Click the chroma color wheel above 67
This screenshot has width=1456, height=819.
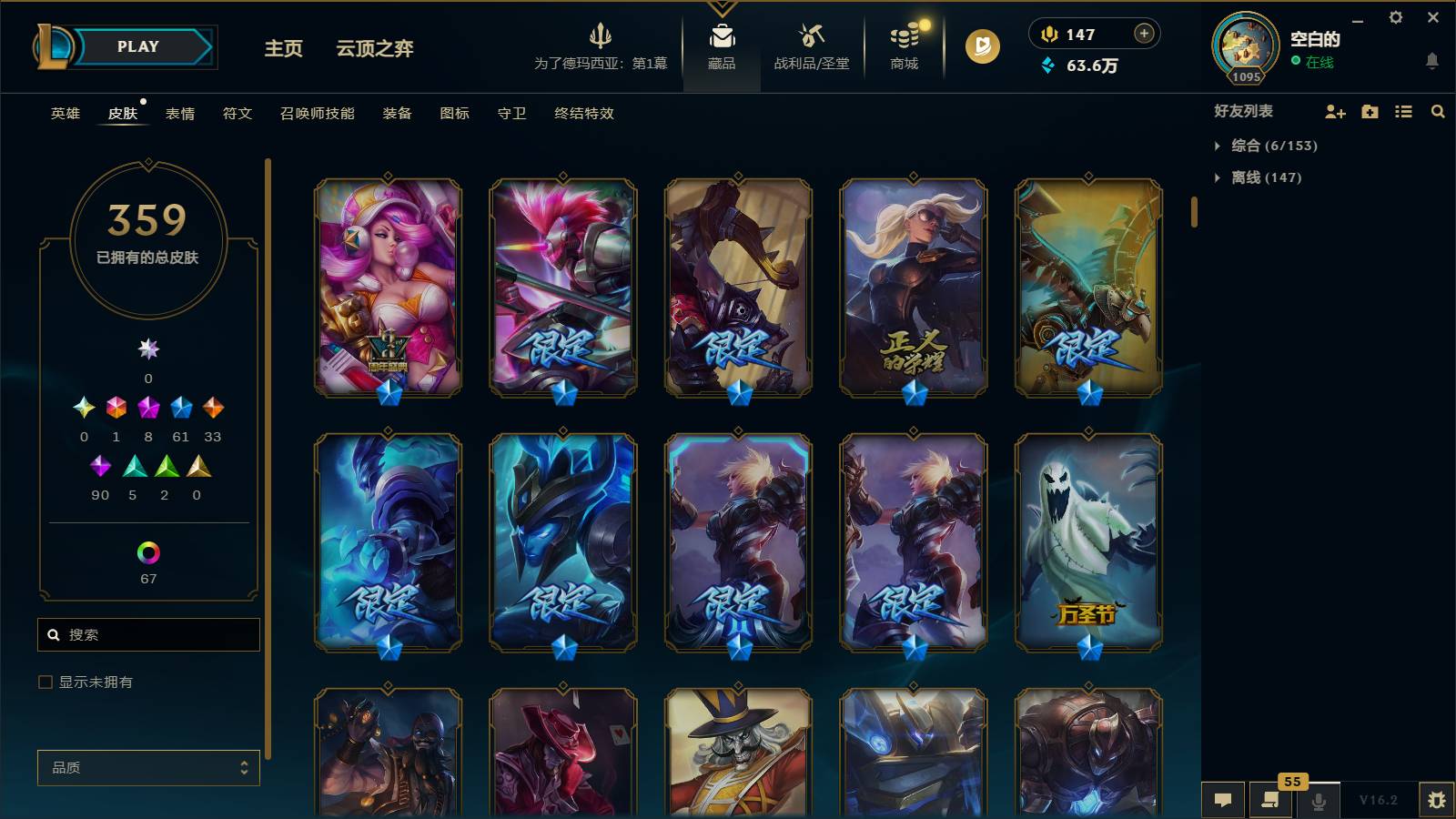147,552
